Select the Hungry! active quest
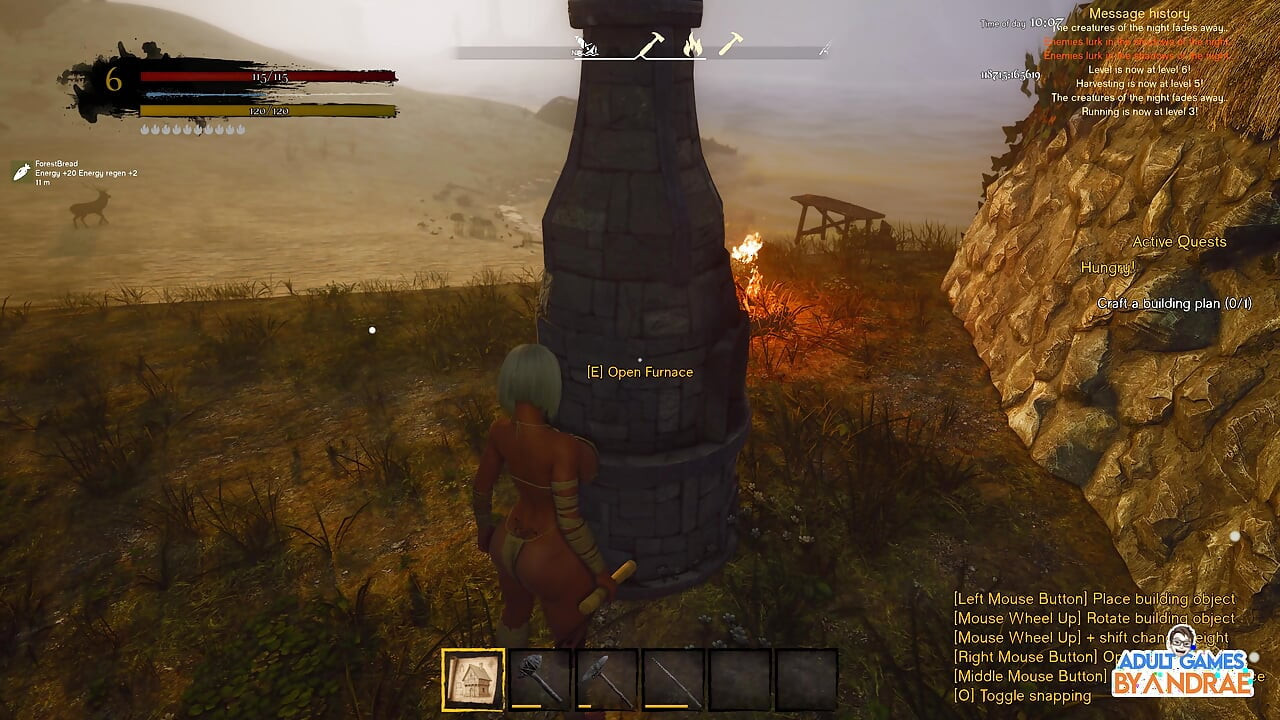Image resolution: width=1280 pixels, height=720 pixels. tap(1108, 268)
